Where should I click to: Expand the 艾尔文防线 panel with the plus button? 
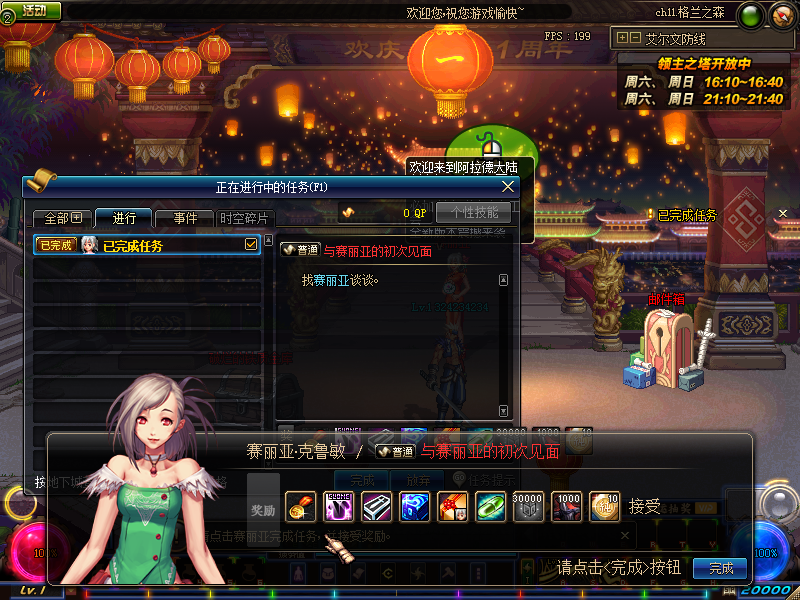622,38
